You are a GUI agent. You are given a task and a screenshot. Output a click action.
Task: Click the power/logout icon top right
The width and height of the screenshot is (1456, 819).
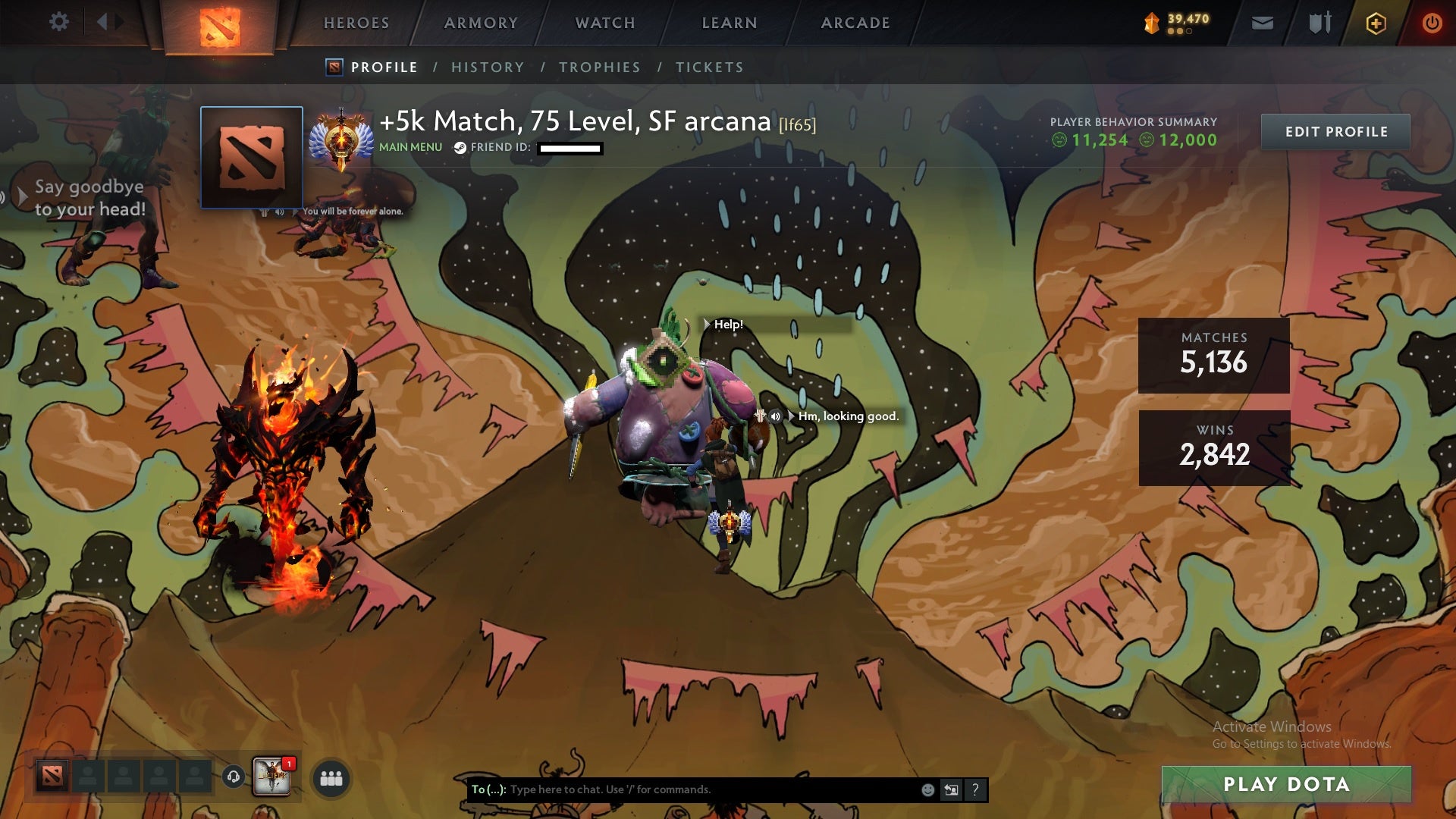tap(1432, 22)
